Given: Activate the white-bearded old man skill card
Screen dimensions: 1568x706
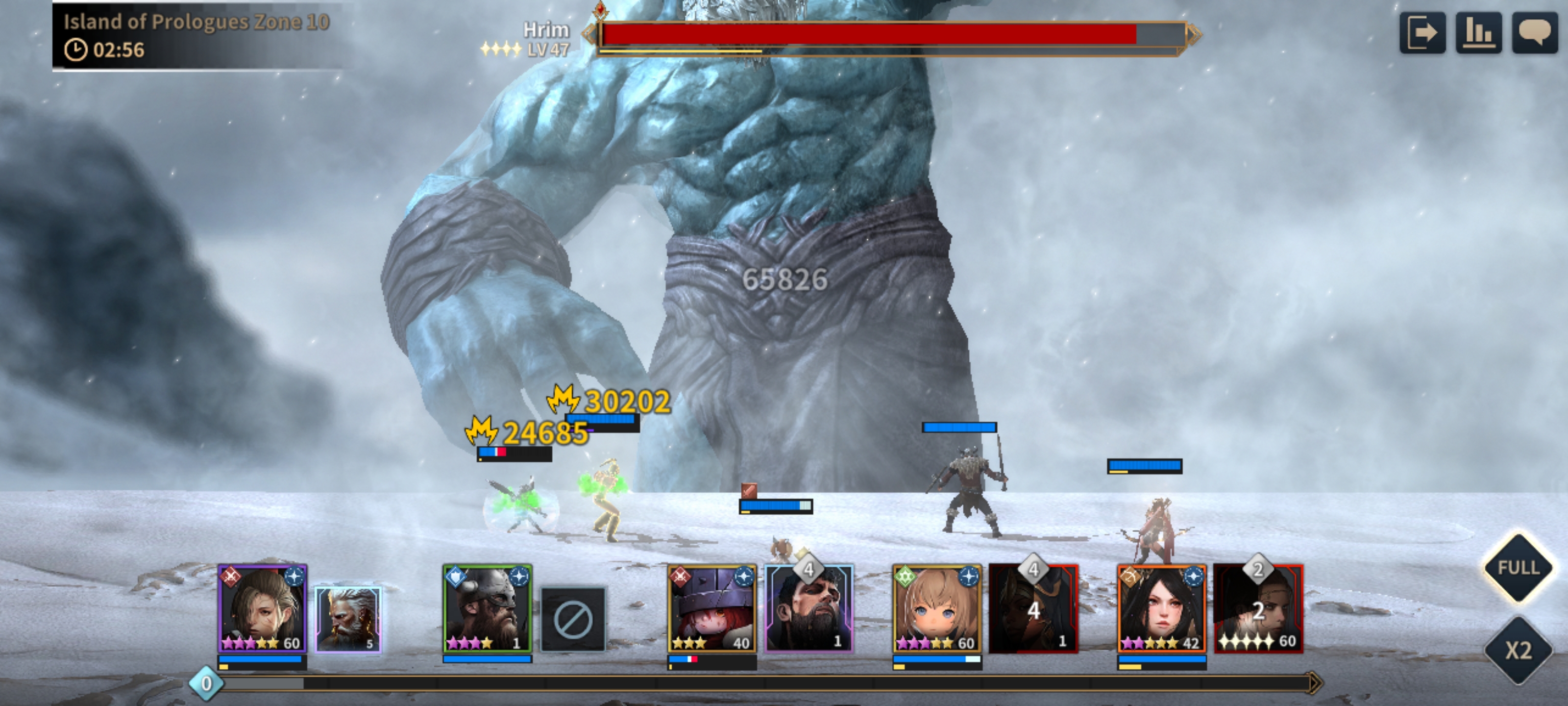Looking at the screenshot, I should [348, 619].
